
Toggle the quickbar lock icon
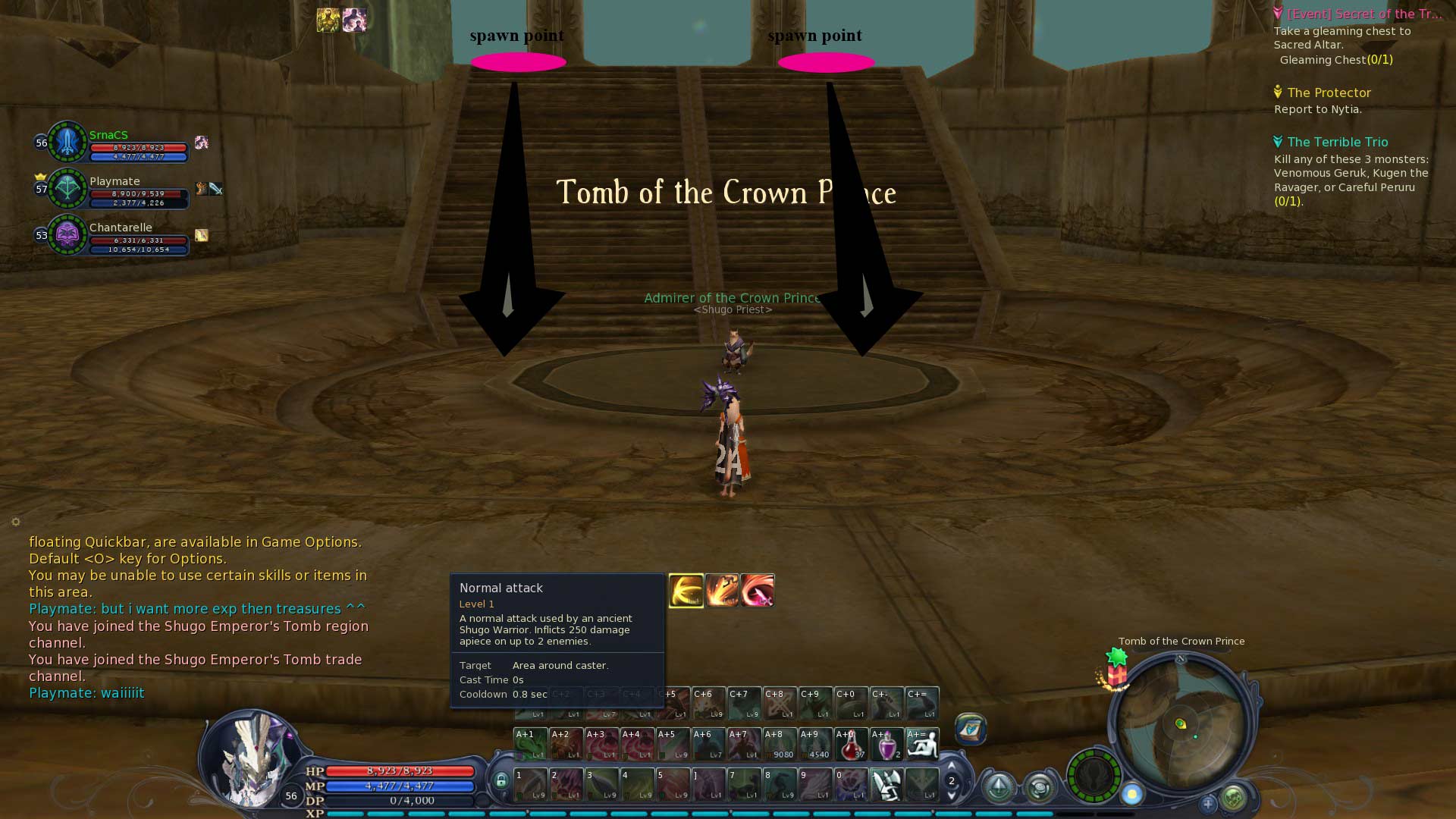coord(500,780)
